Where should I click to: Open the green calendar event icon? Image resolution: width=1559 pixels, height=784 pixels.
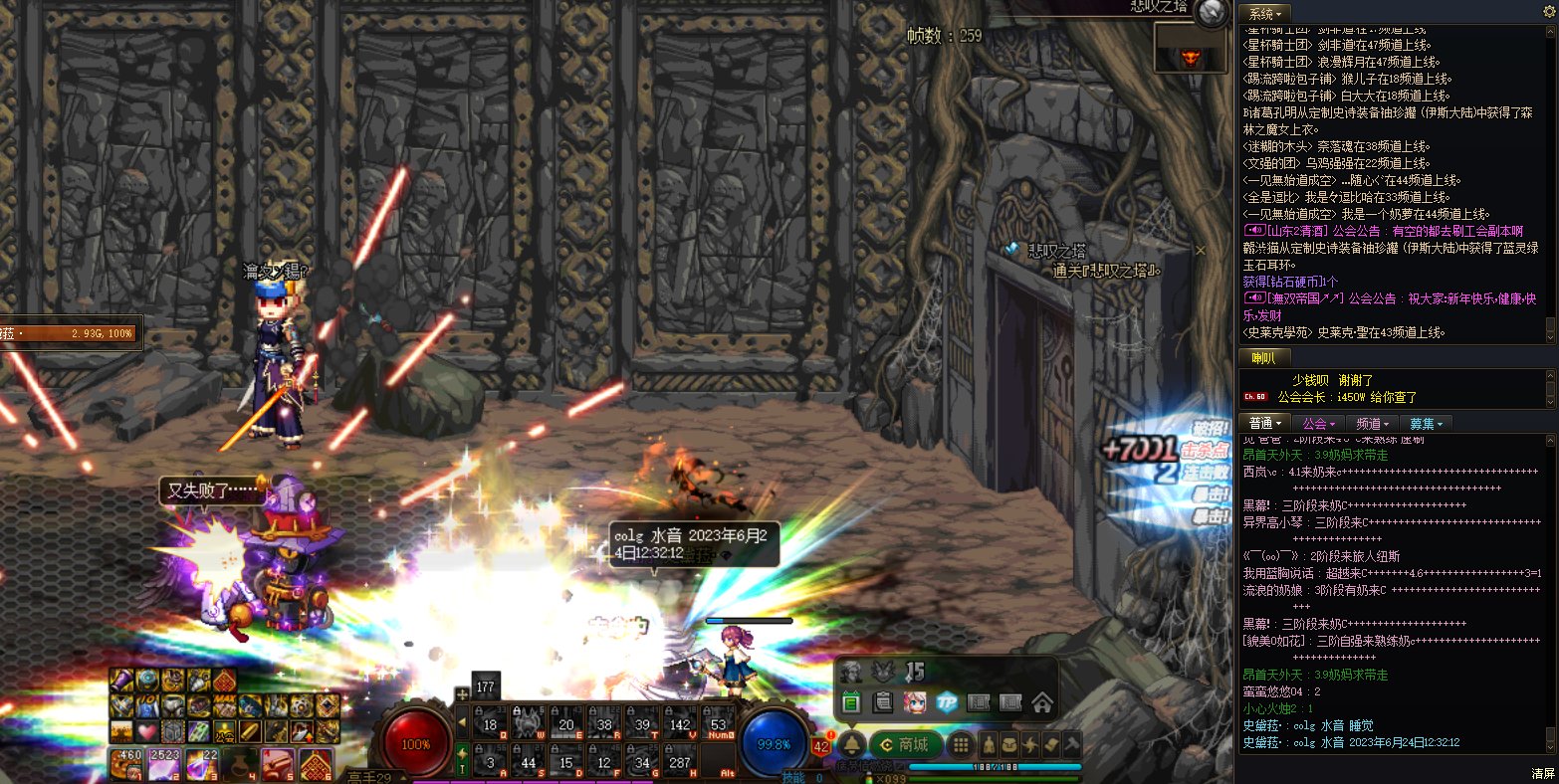click(851, 702)
